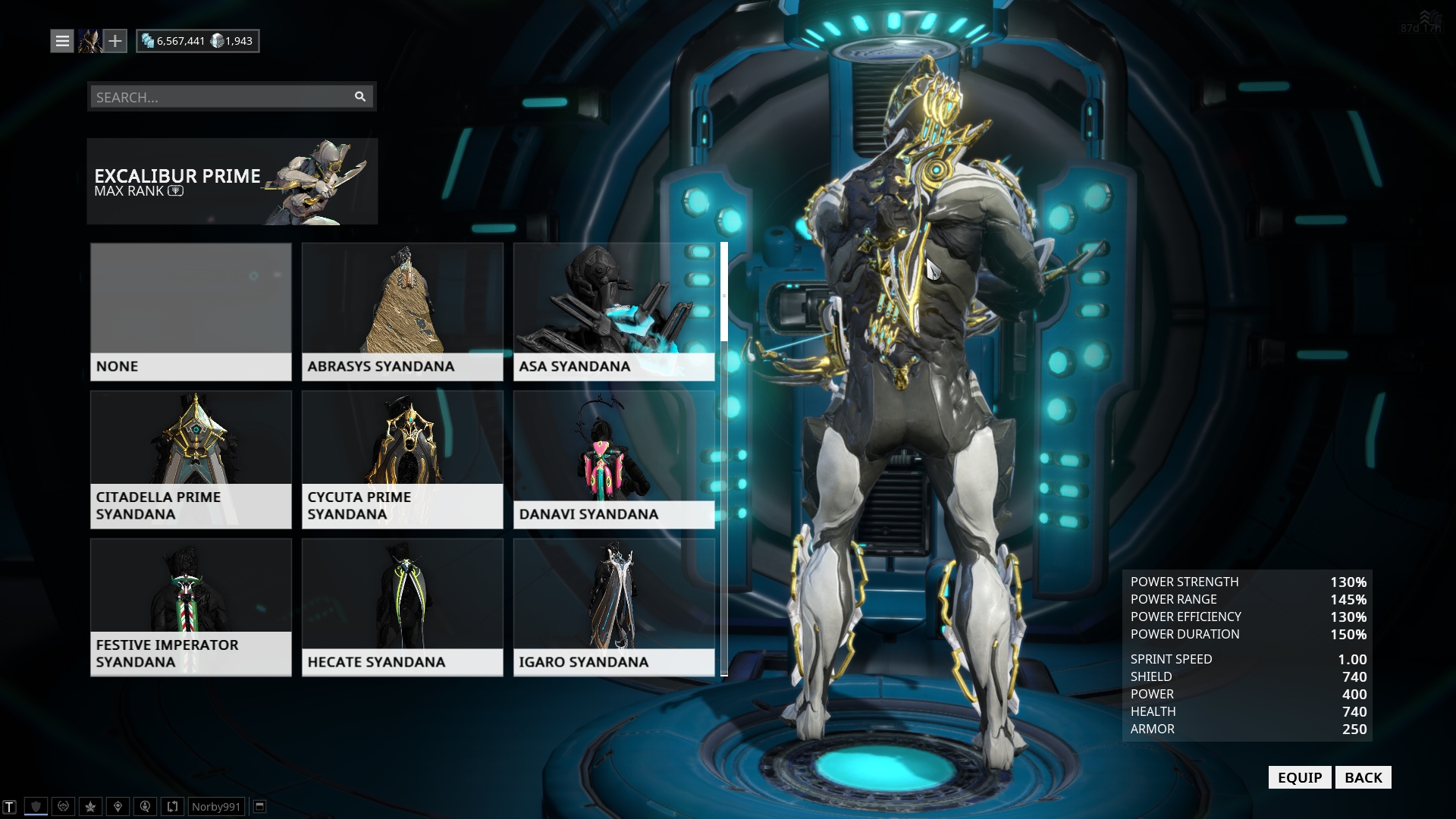The height and width of the screenshot is (819, 1456).
Task: Open the clan emblem chat icon
Action: tap(62, 806)
